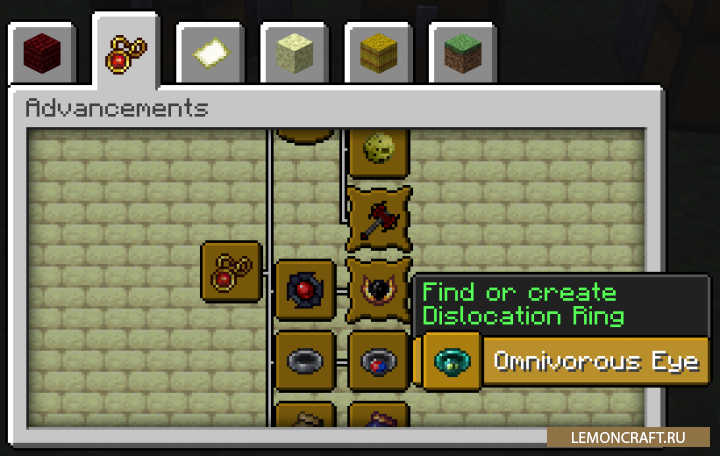720x456 pixels.
Task: Click the root ruby amulet advancement node
Action: click(x=231, y=271)
